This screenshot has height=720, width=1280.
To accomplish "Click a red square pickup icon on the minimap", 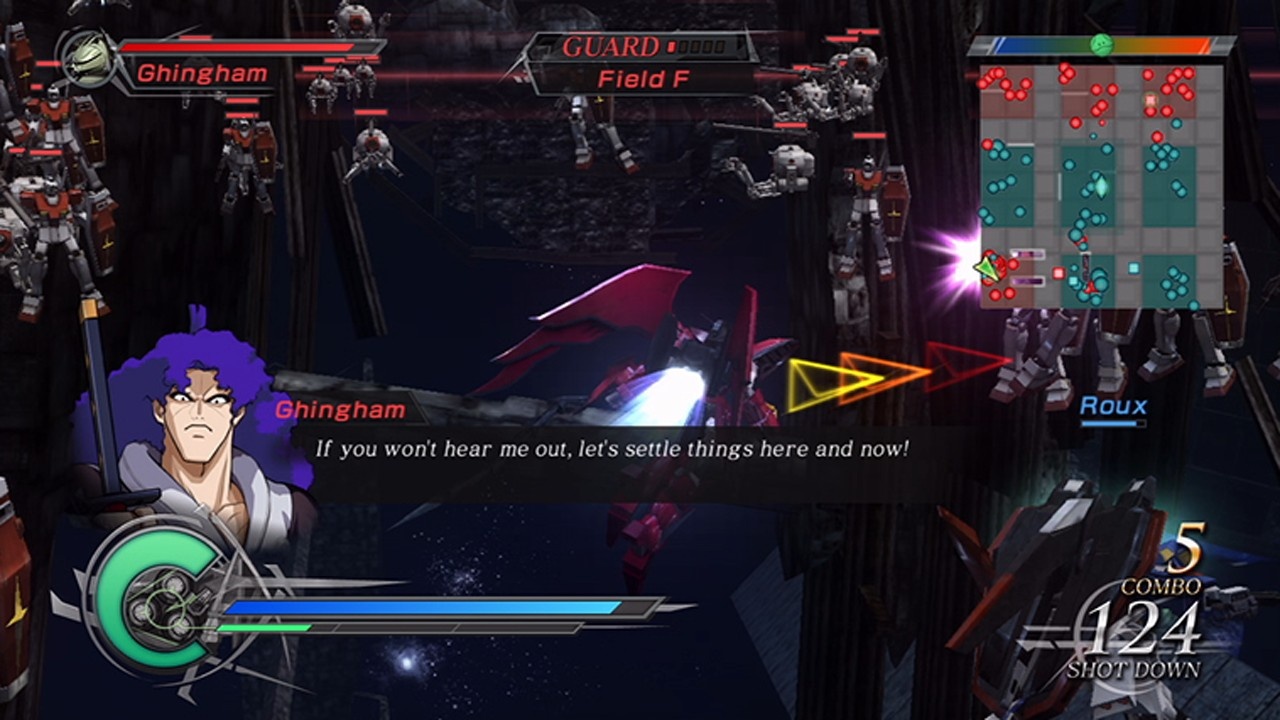I will click(x=1057, y=272).
